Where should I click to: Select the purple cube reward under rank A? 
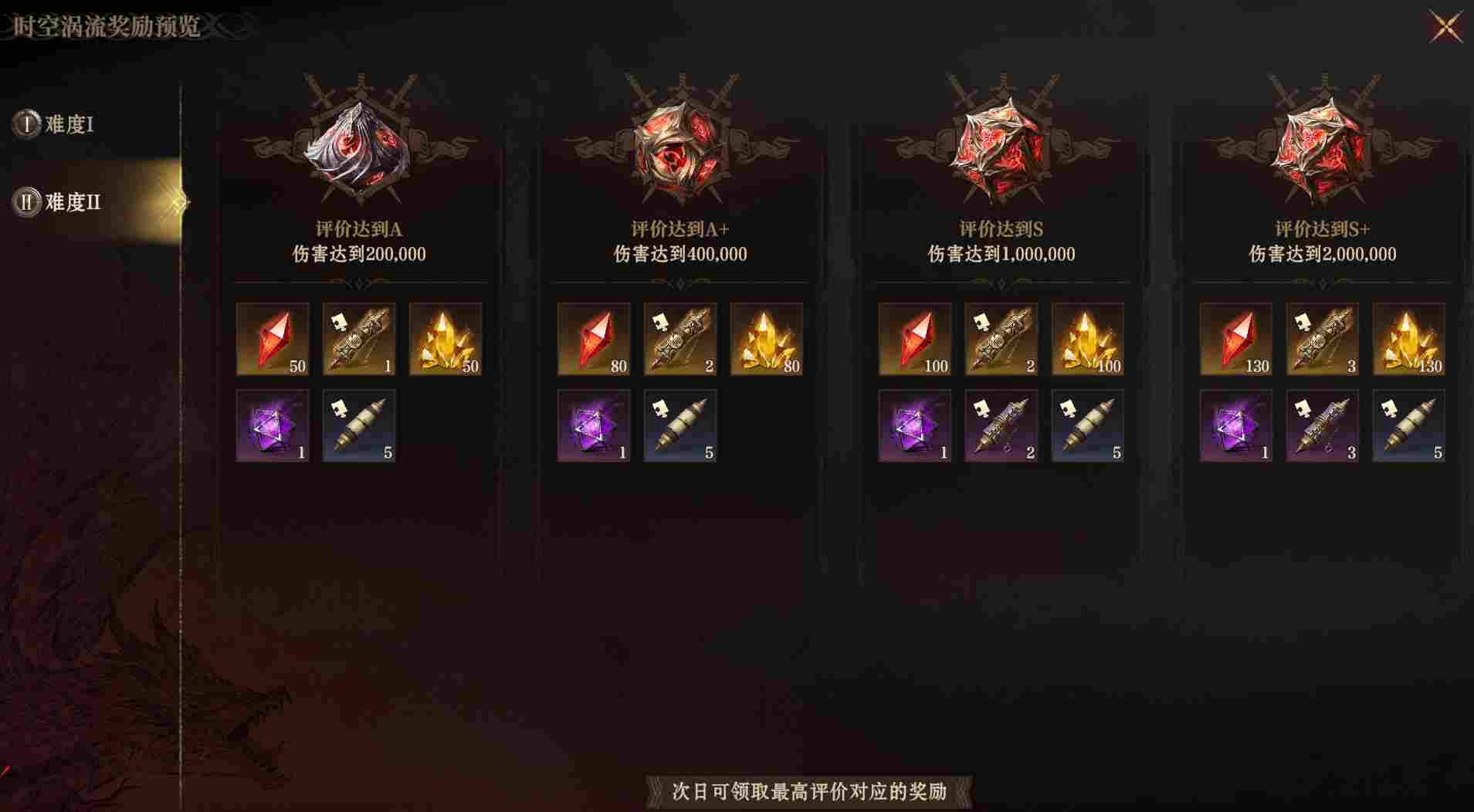(273, 425)
